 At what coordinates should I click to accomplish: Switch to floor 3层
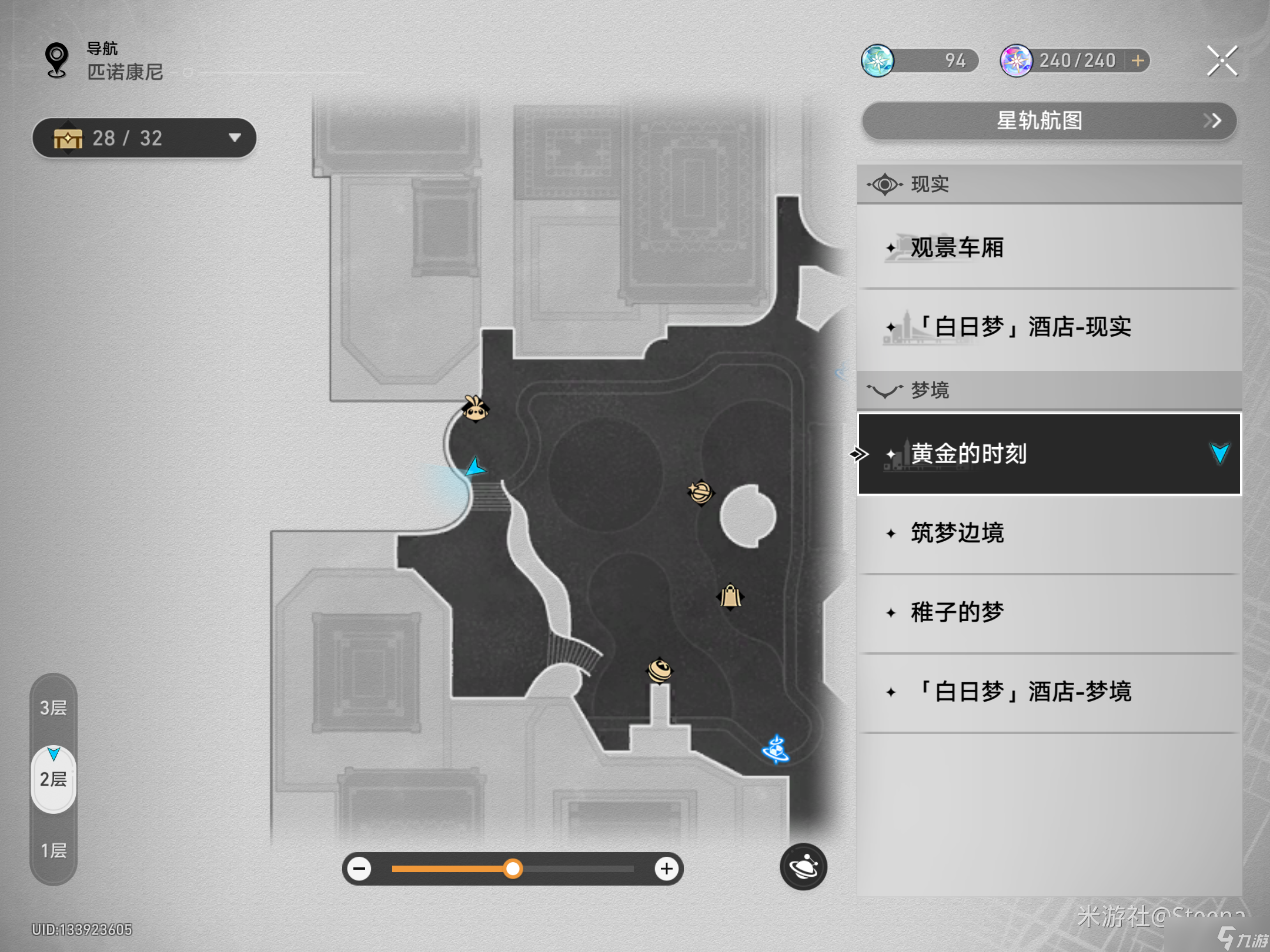click(54, 708)
